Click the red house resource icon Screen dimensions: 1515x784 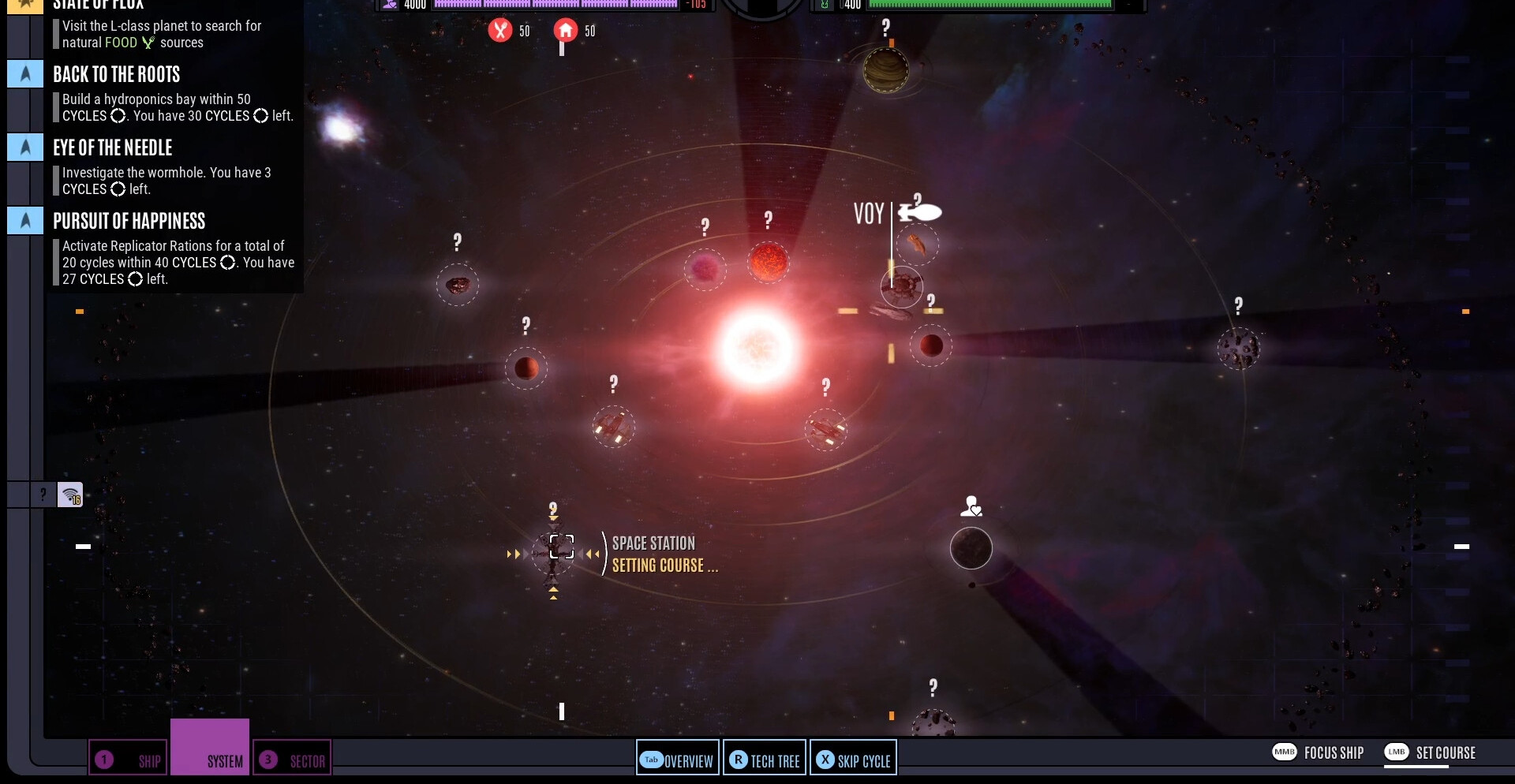tap(565, 31)
